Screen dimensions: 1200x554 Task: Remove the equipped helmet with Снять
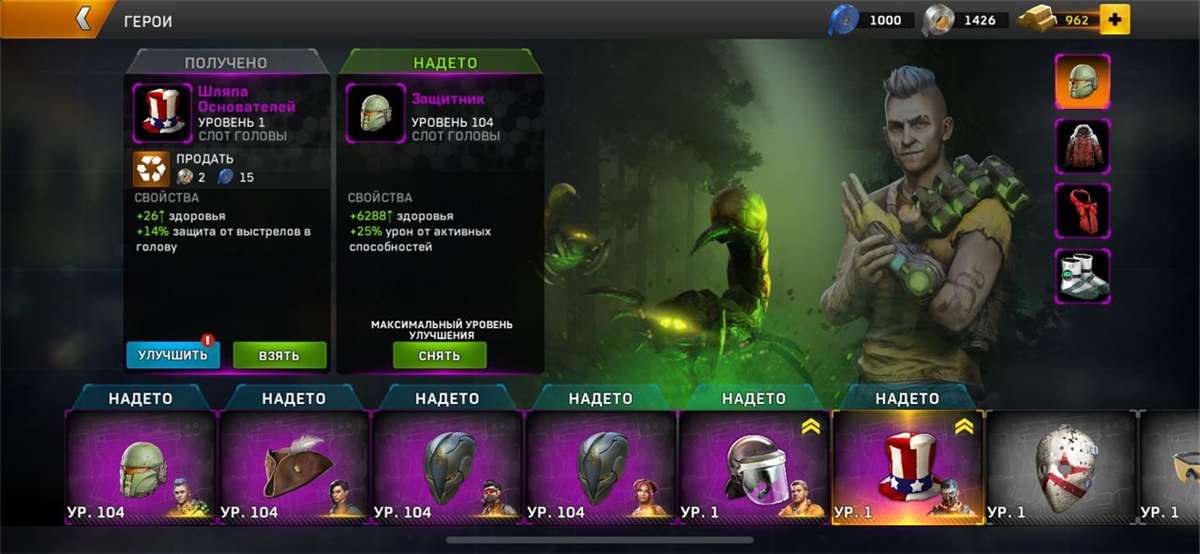439,355
